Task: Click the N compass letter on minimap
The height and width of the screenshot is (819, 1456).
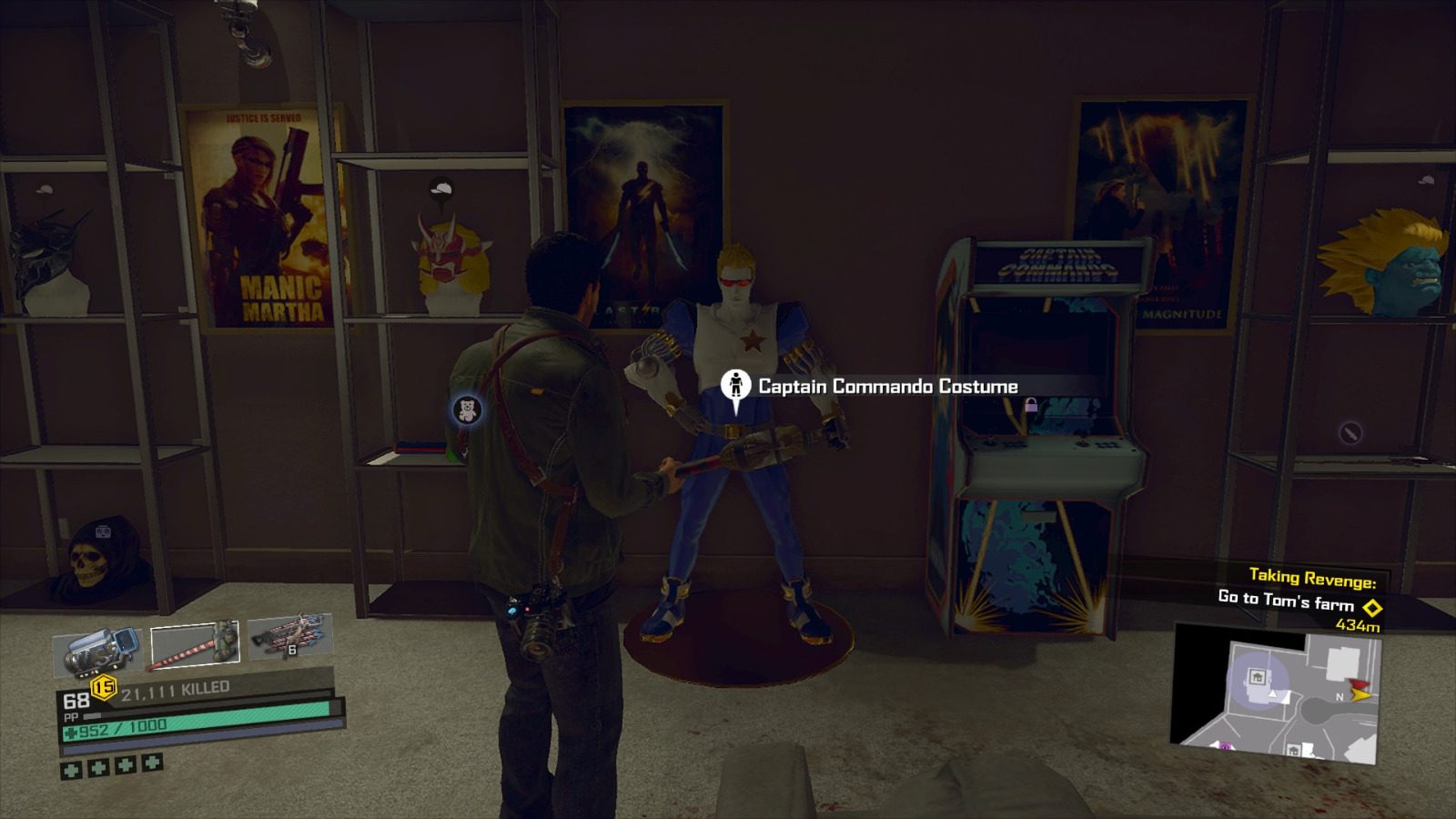Action: (1340, 697)
